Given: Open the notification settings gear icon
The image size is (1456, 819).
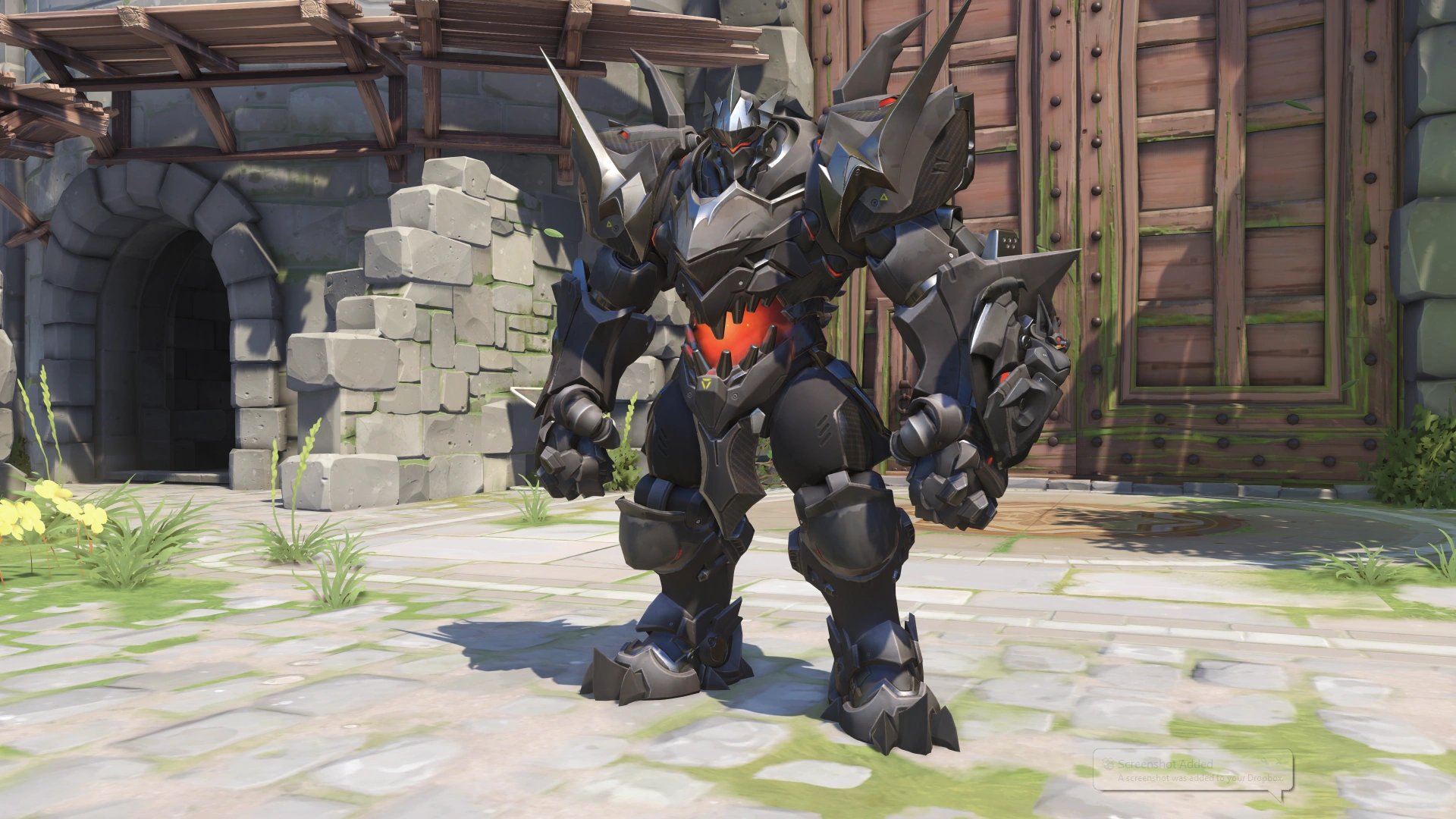Looking at the screenshot, I should (x=1264, y=761).
